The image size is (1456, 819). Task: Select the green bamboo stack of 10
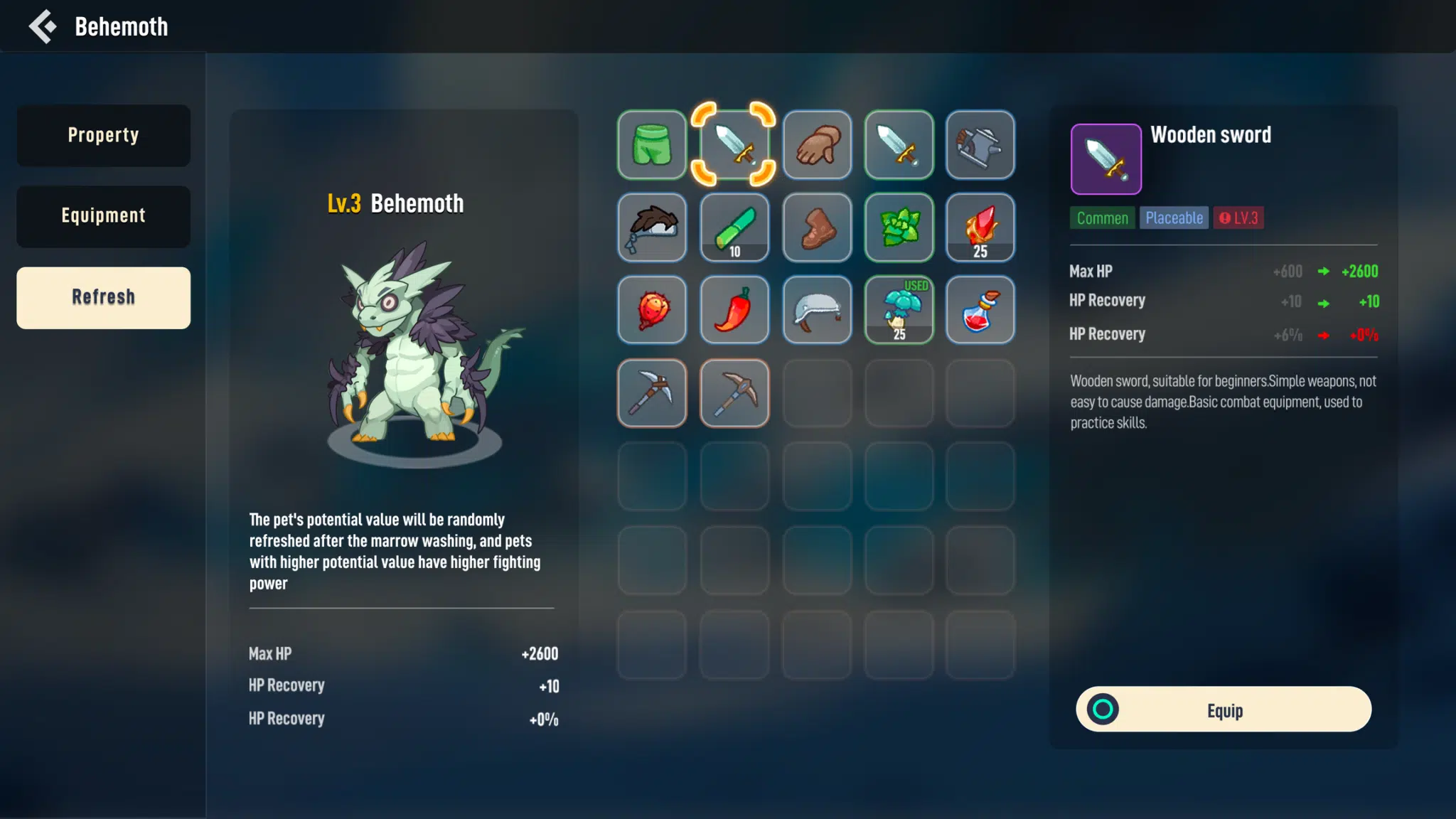pyautogui.click(x=734, y=227)
